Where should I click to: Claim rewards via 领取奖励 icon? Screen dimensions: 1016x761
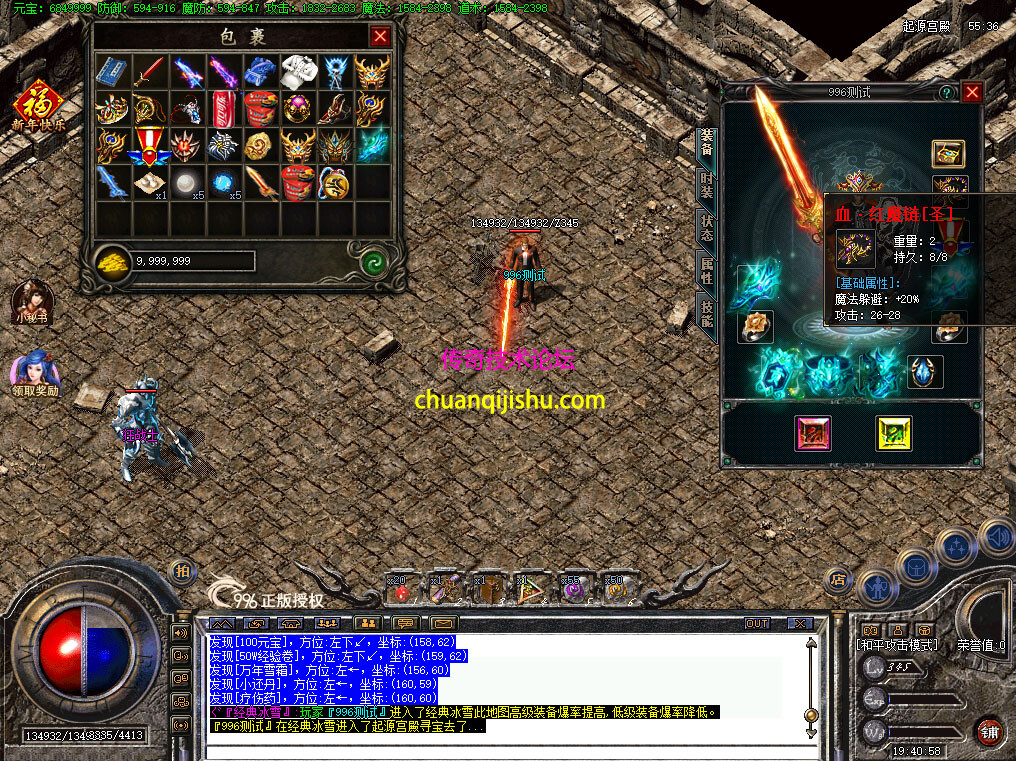[35, 372]
